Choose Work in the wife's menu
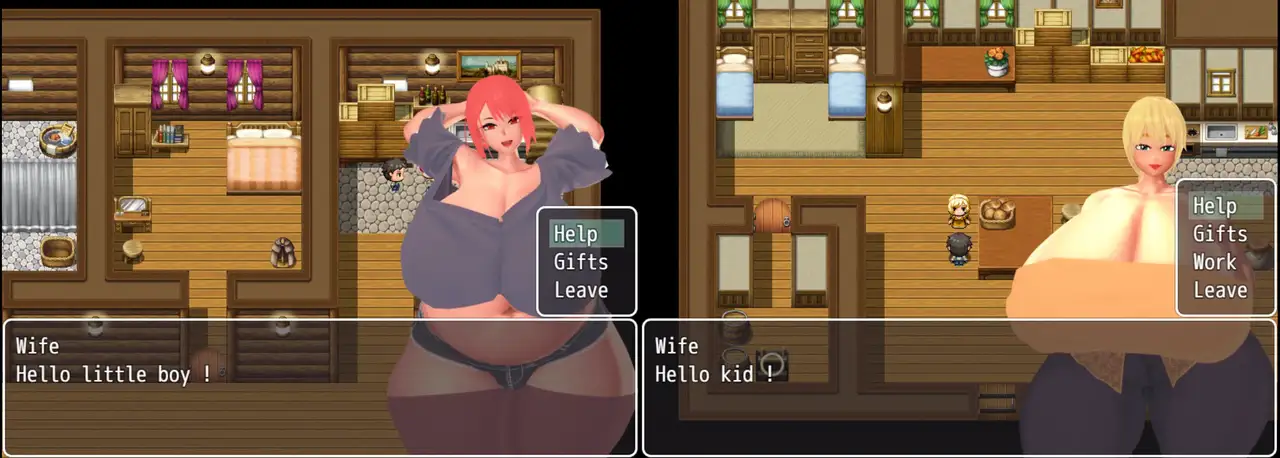Viewport: 1280px width, 458px height. click(x=1214, y=262)
